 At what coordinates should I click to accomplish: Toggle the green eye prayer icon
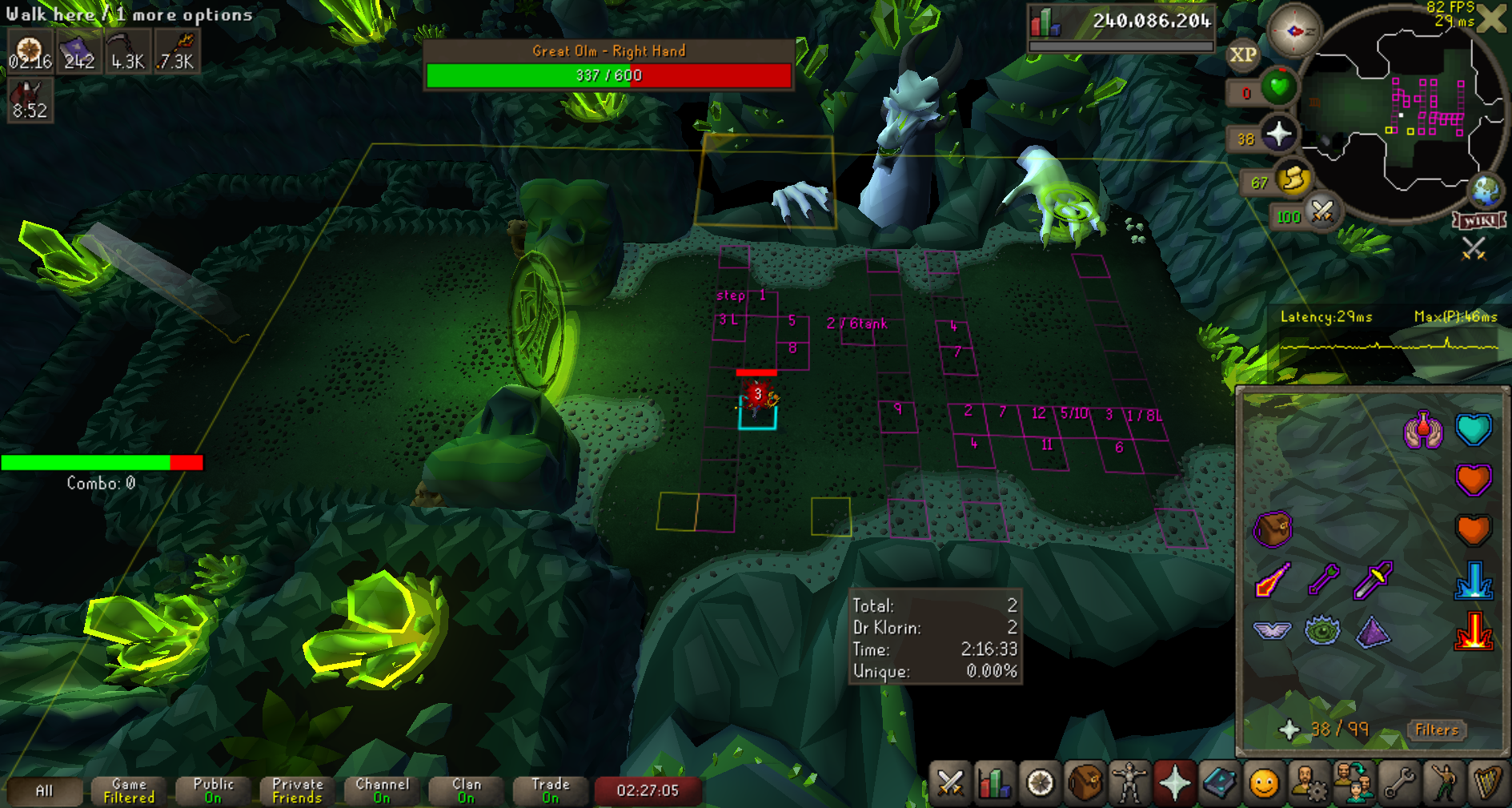click(1322, 630)
